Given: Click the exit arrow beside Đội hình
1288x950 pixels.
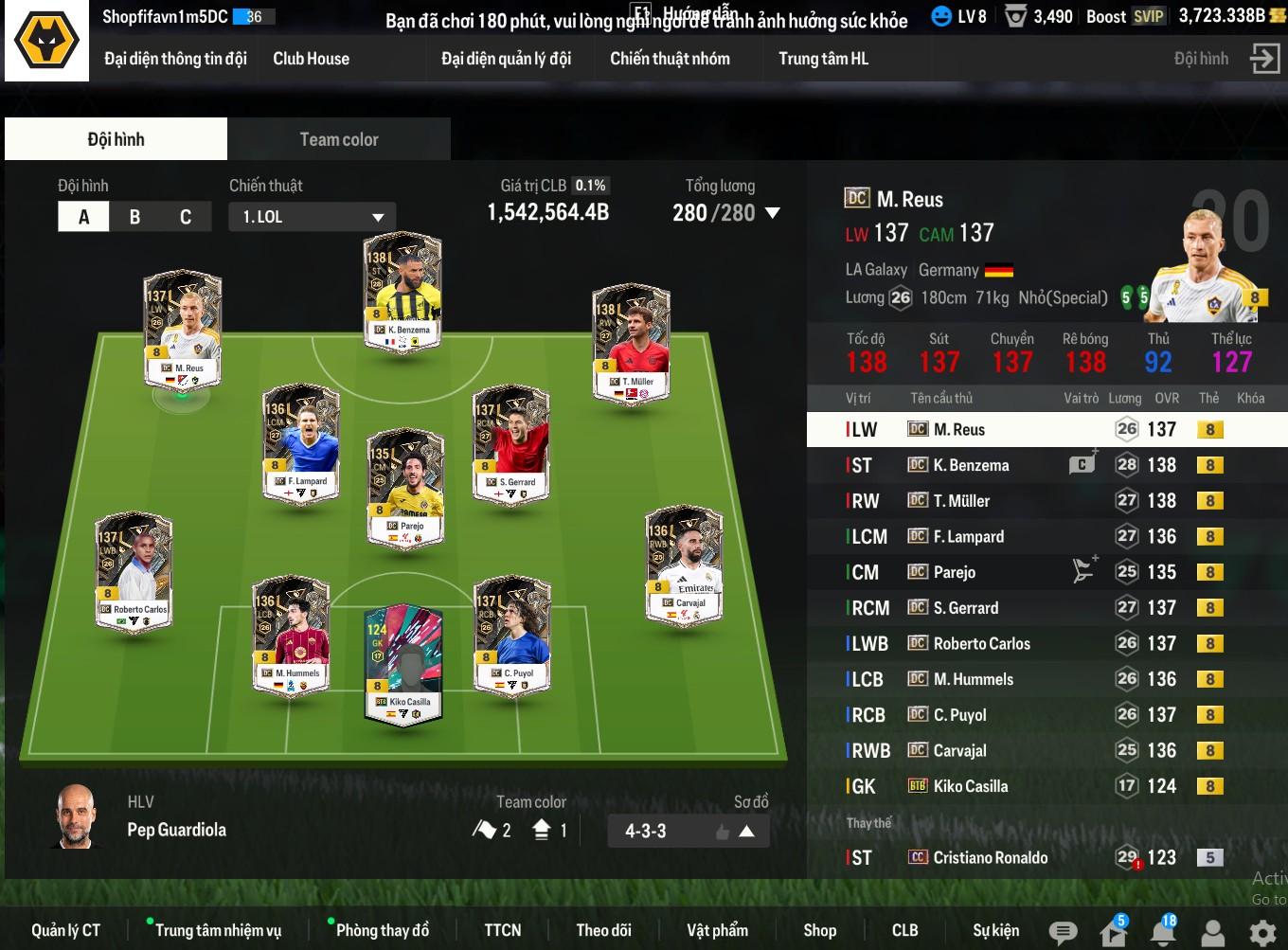Looking at the screenshot, I should click(x=1264, y=59).
